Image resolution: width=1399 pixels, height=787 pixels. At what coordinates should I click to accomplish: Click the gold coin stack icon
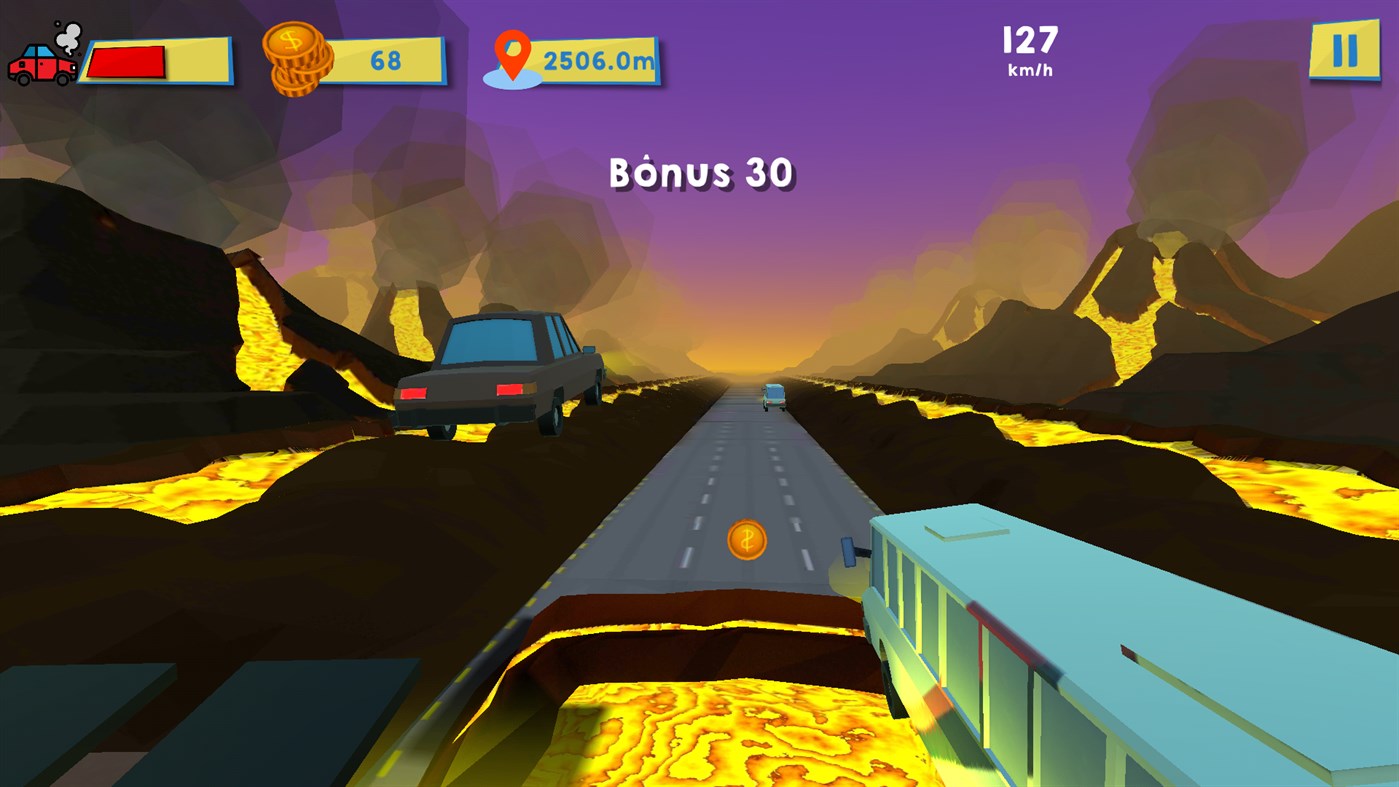pos(298,57)
